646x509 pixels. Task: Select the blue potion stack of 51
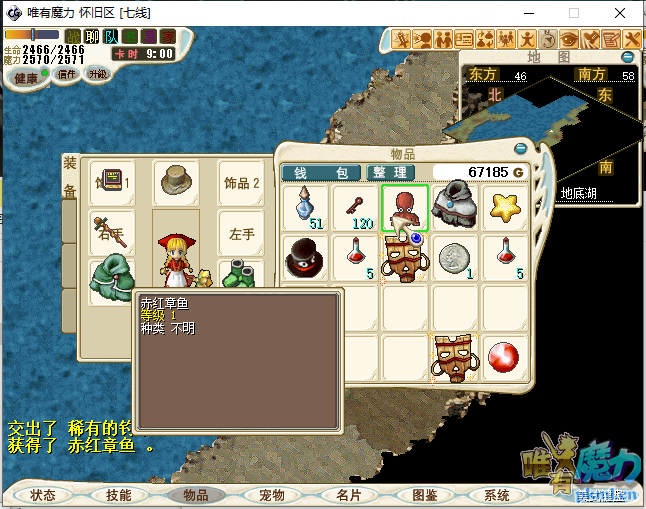(x=303, y=208)
